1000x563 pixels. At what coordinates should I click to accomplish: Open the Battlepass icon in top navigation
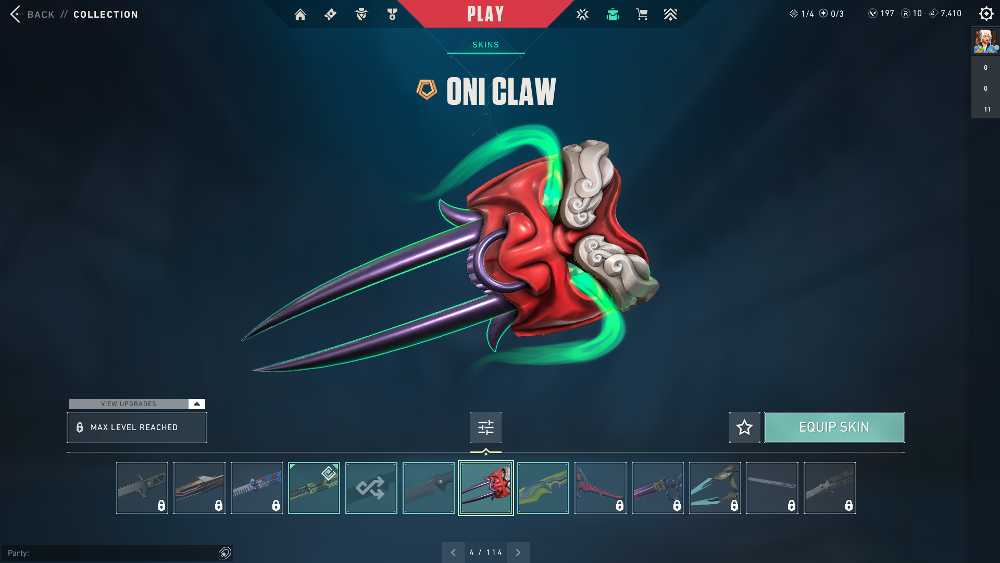pyautogui.click(x=330, y=15)
